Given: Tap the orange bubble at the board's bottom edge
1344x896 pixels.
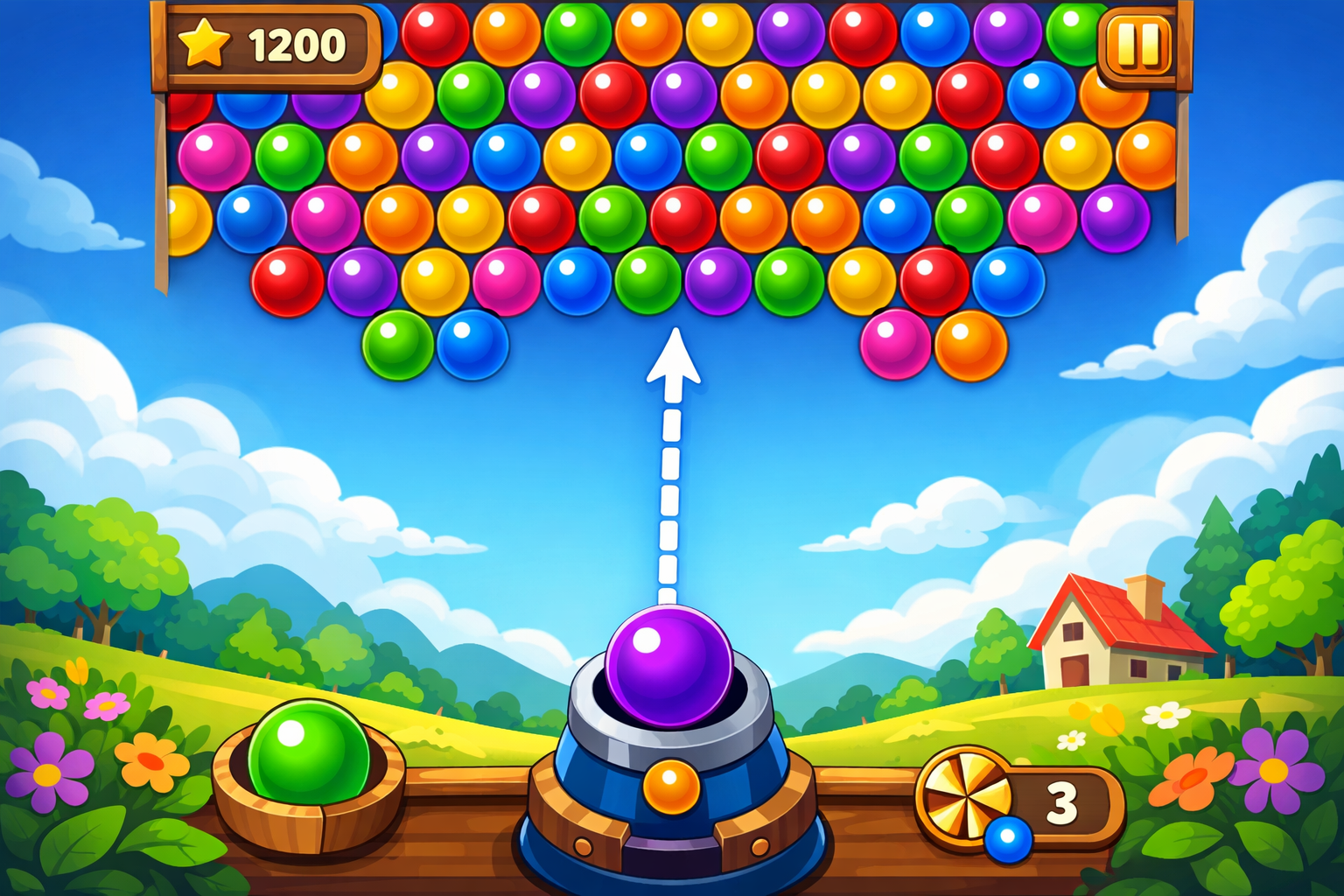Looking at the screenshot, I should point(971,347).
